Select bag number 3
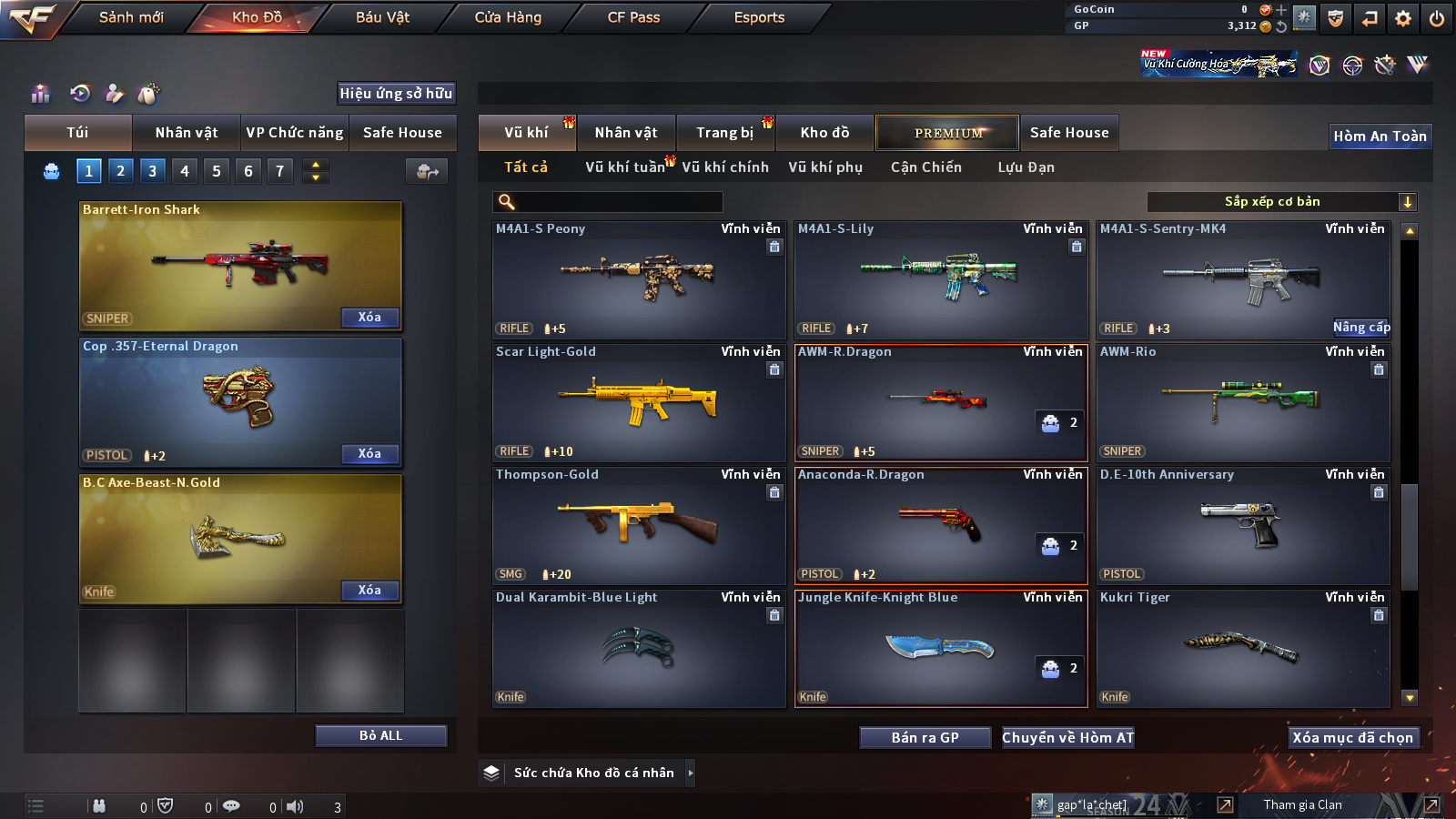This screenshot has width=1456, height=819. pos(152,171)
